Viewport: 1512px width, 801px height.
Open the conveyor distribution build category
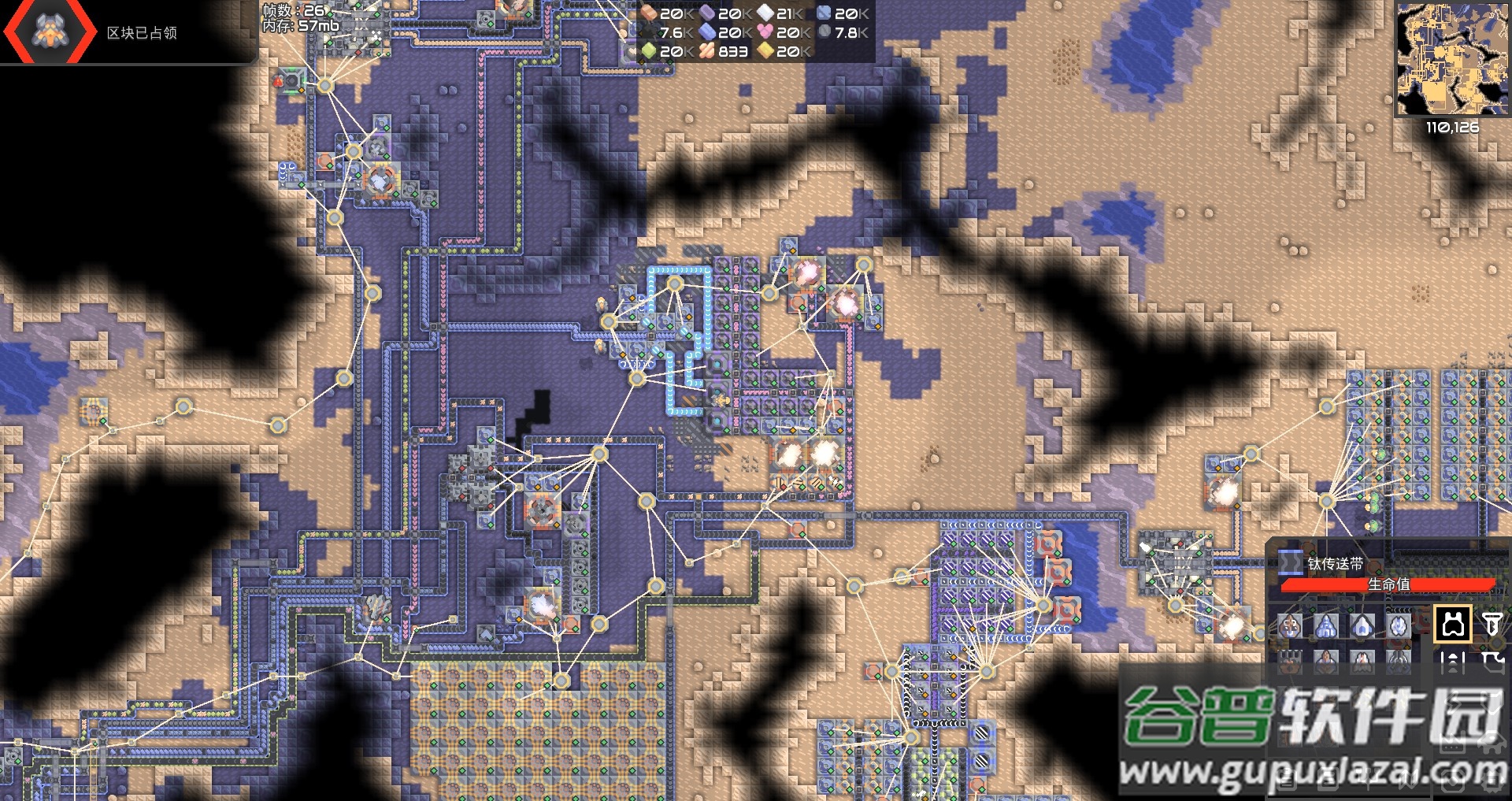pyautogui.click(x=1453, y=662)
